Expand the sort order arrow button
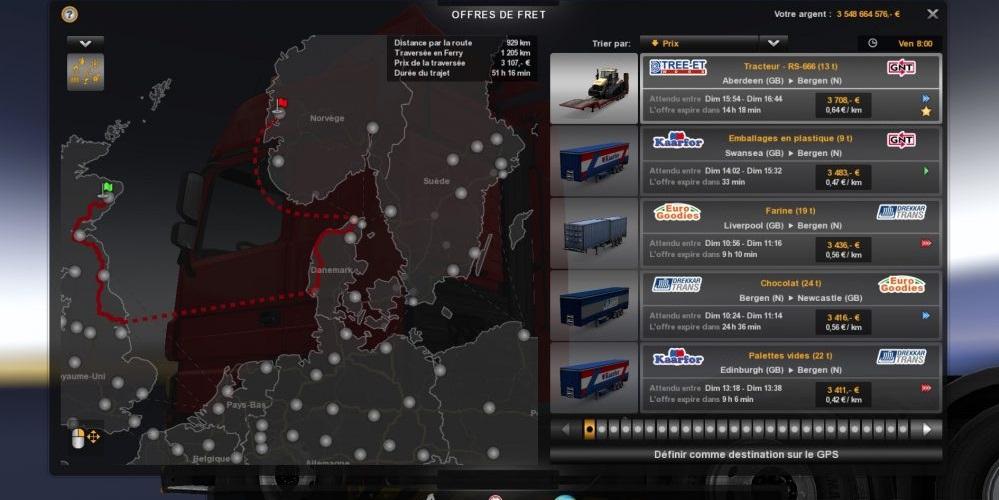 (x=773, y=43)
